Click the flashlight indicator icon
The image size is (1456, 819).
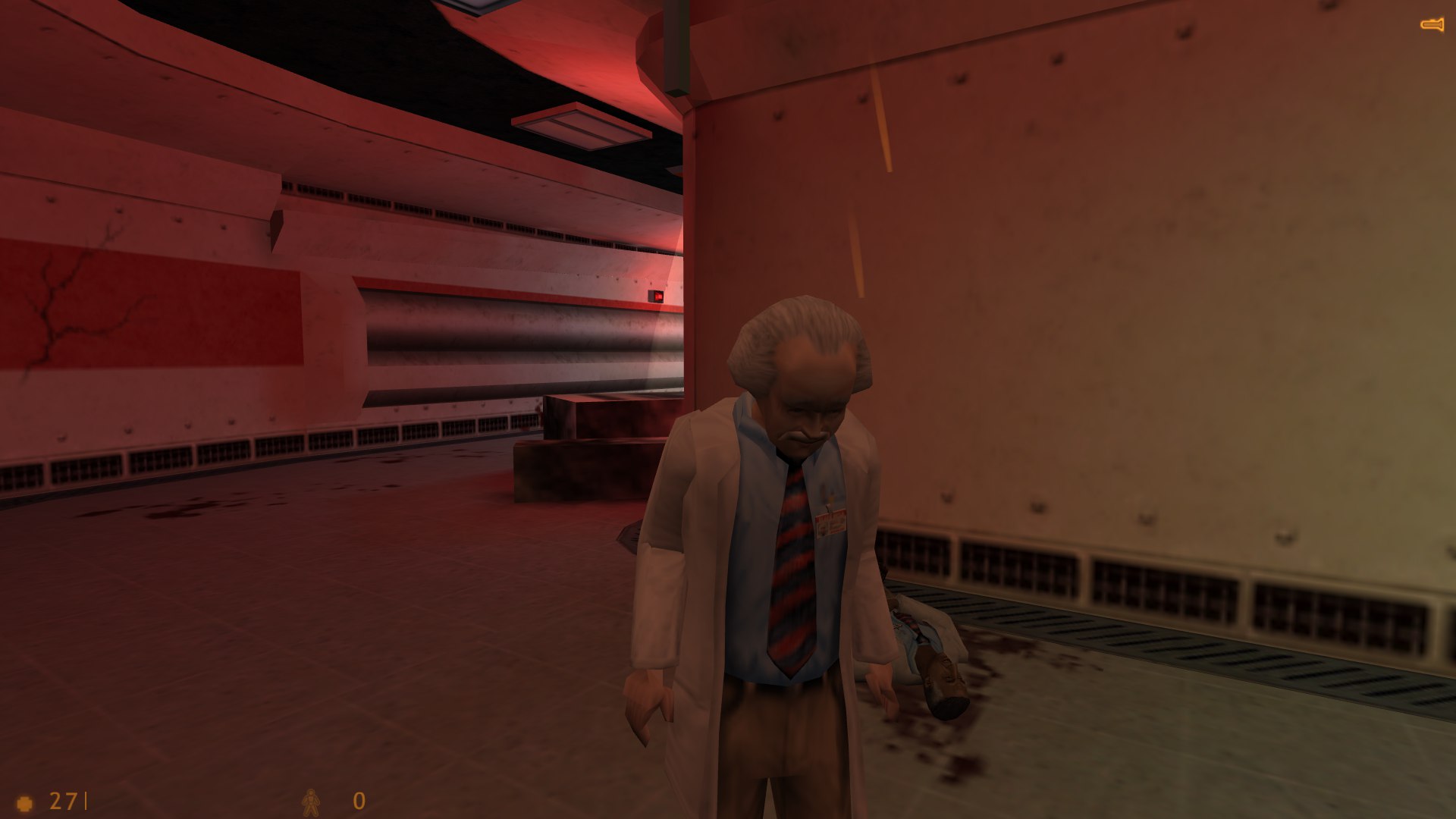1432,26
